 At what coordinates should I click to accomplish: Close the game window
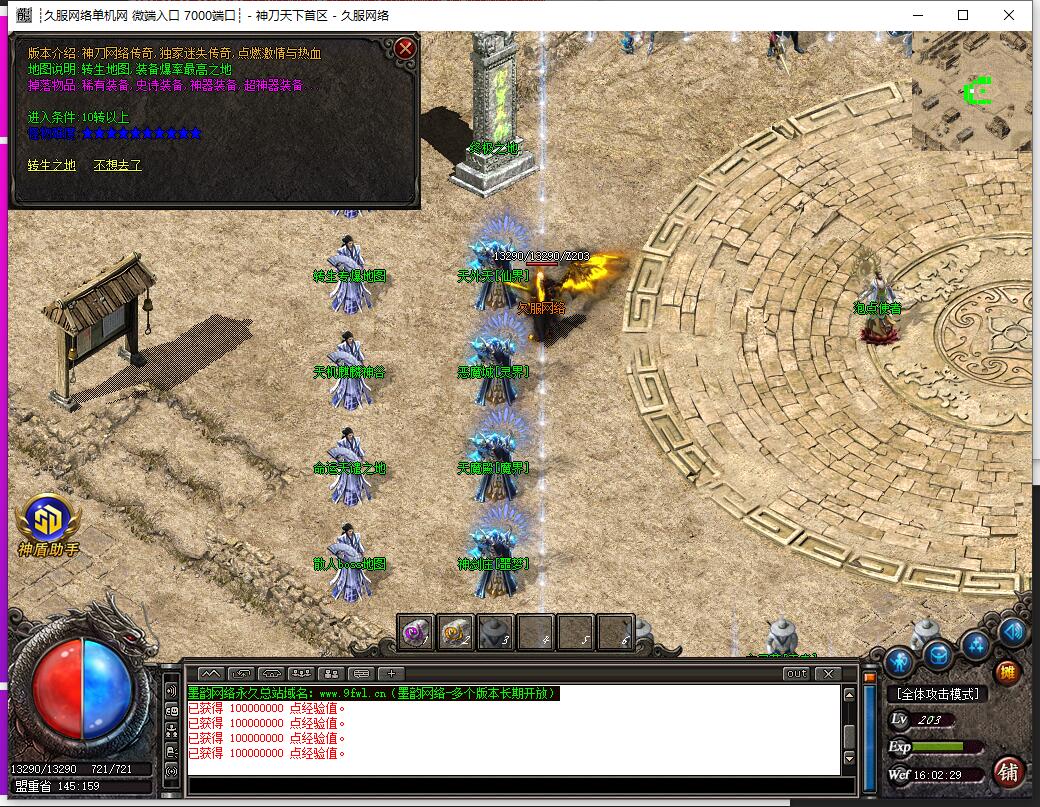[1009, 15]
